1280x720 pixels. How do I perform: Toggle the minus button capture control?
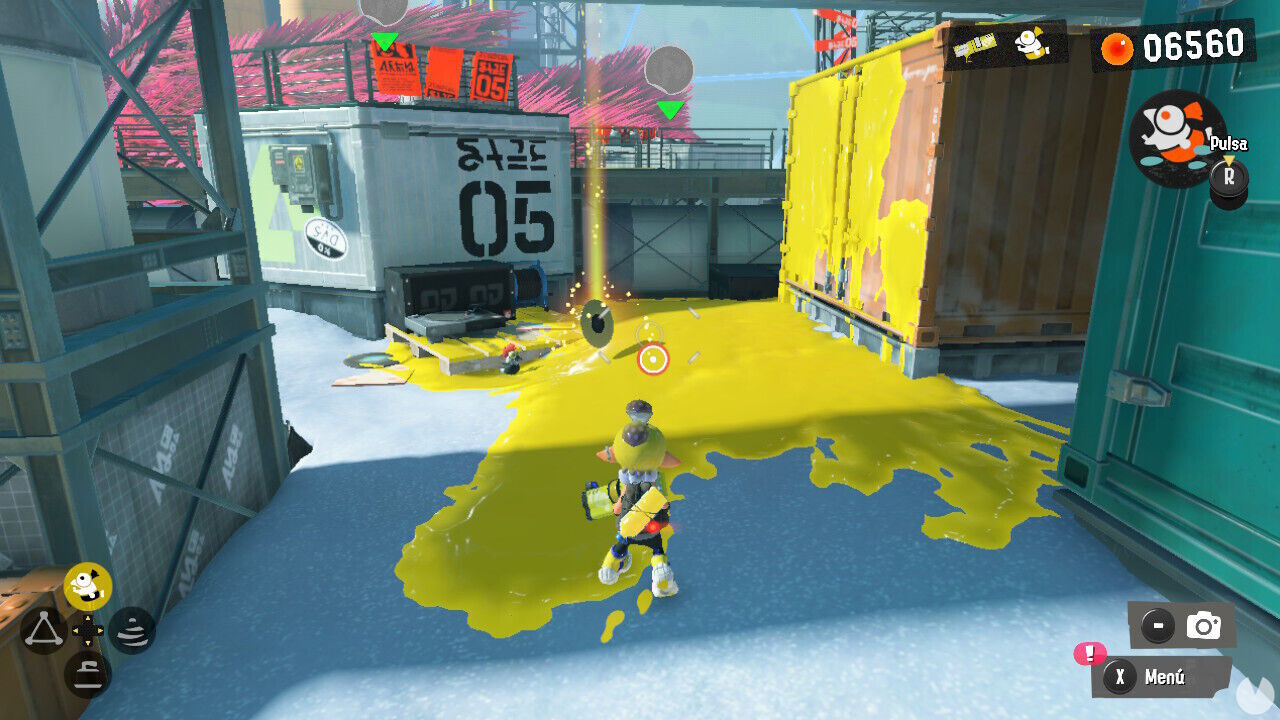pos(1157,623)
